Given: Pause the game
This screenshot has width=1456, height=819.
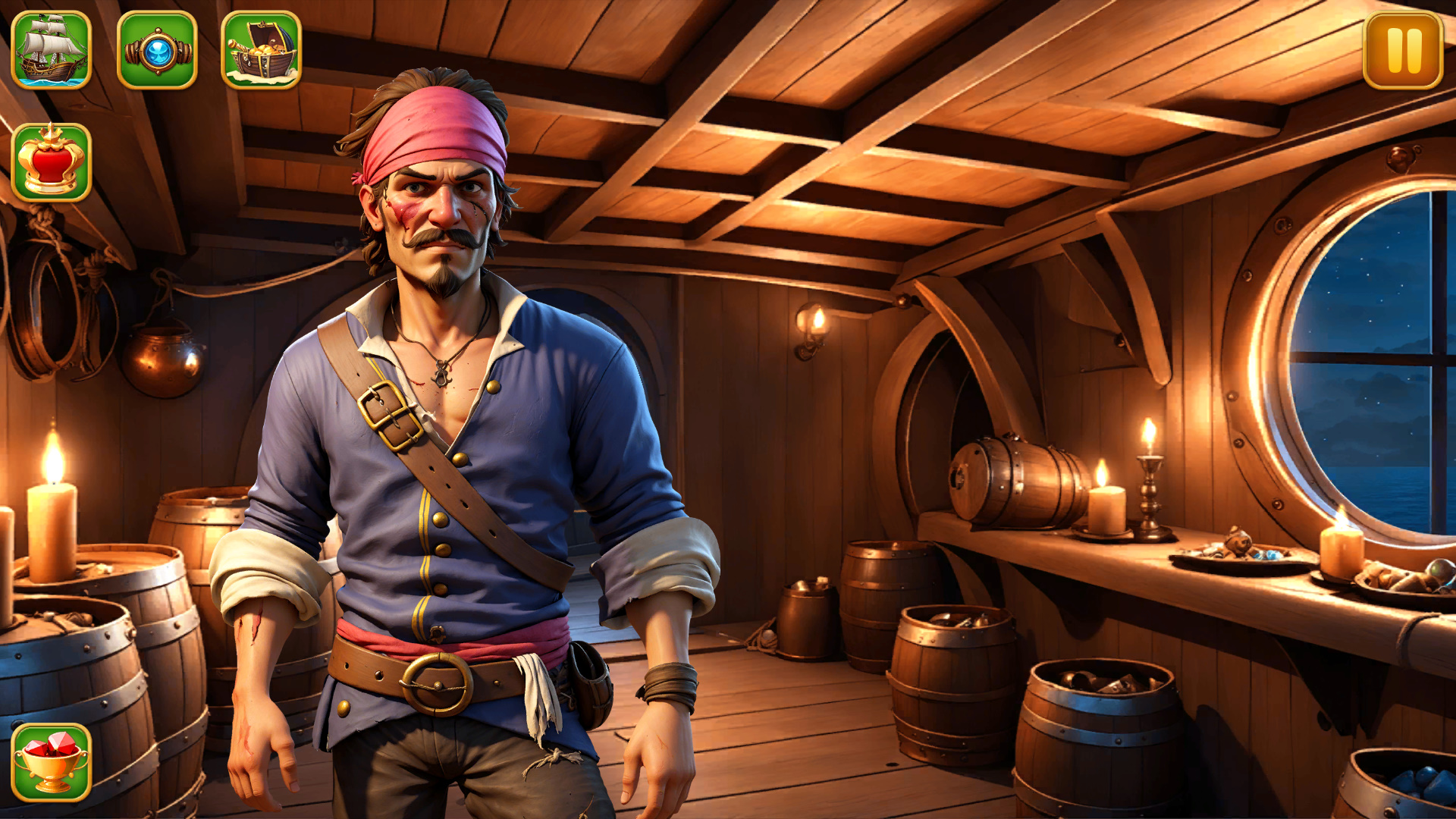Looking at the screenshot, I should [x=1403, y=50].
